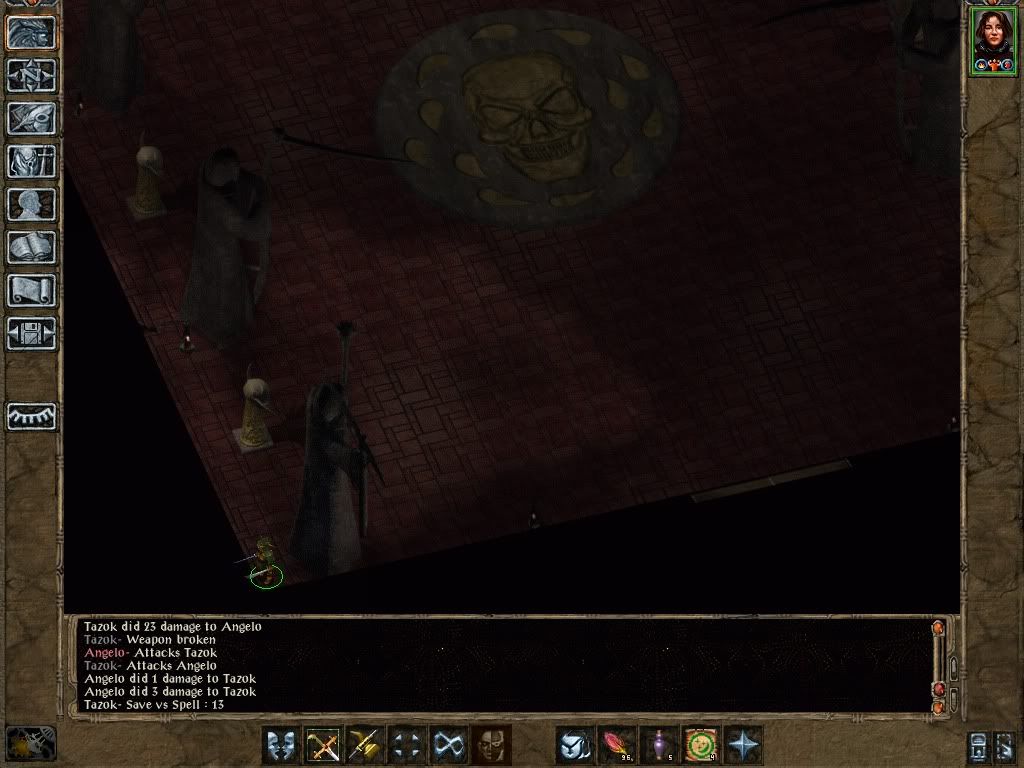
Task: Return to the game view button
Action: (32, 32)
